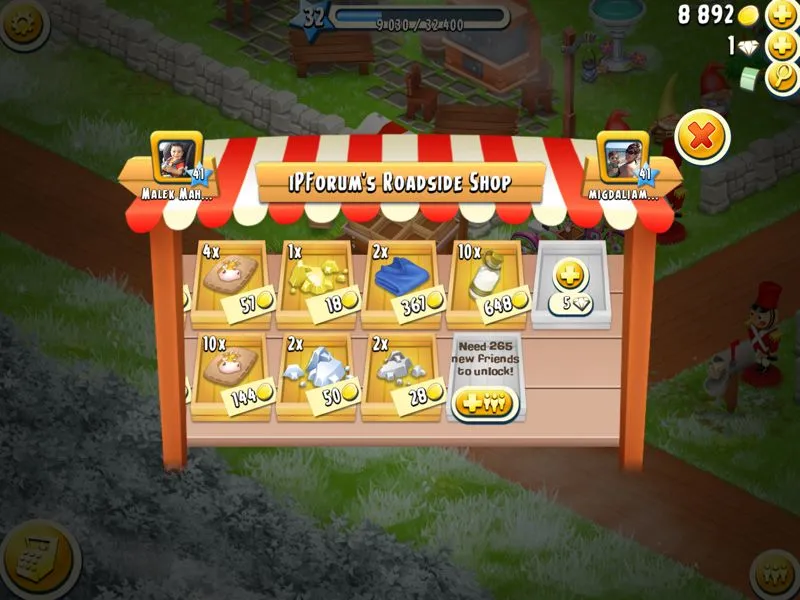Unlock a new shop slot for 5 diamonds

point(573,283)
